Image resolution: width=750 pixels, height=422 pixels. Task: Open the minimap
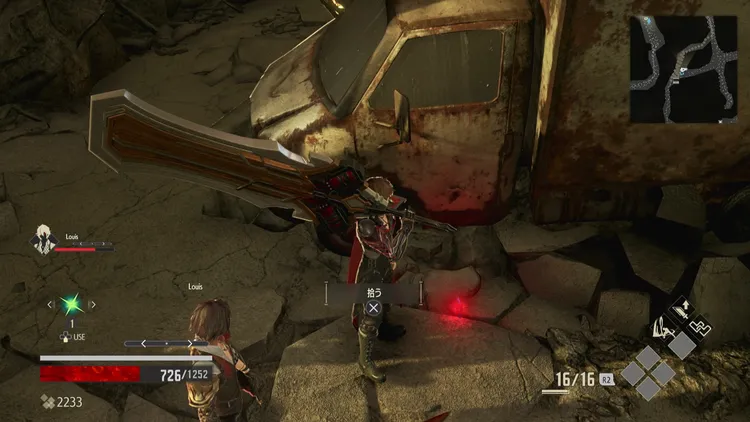click(688, 68)
